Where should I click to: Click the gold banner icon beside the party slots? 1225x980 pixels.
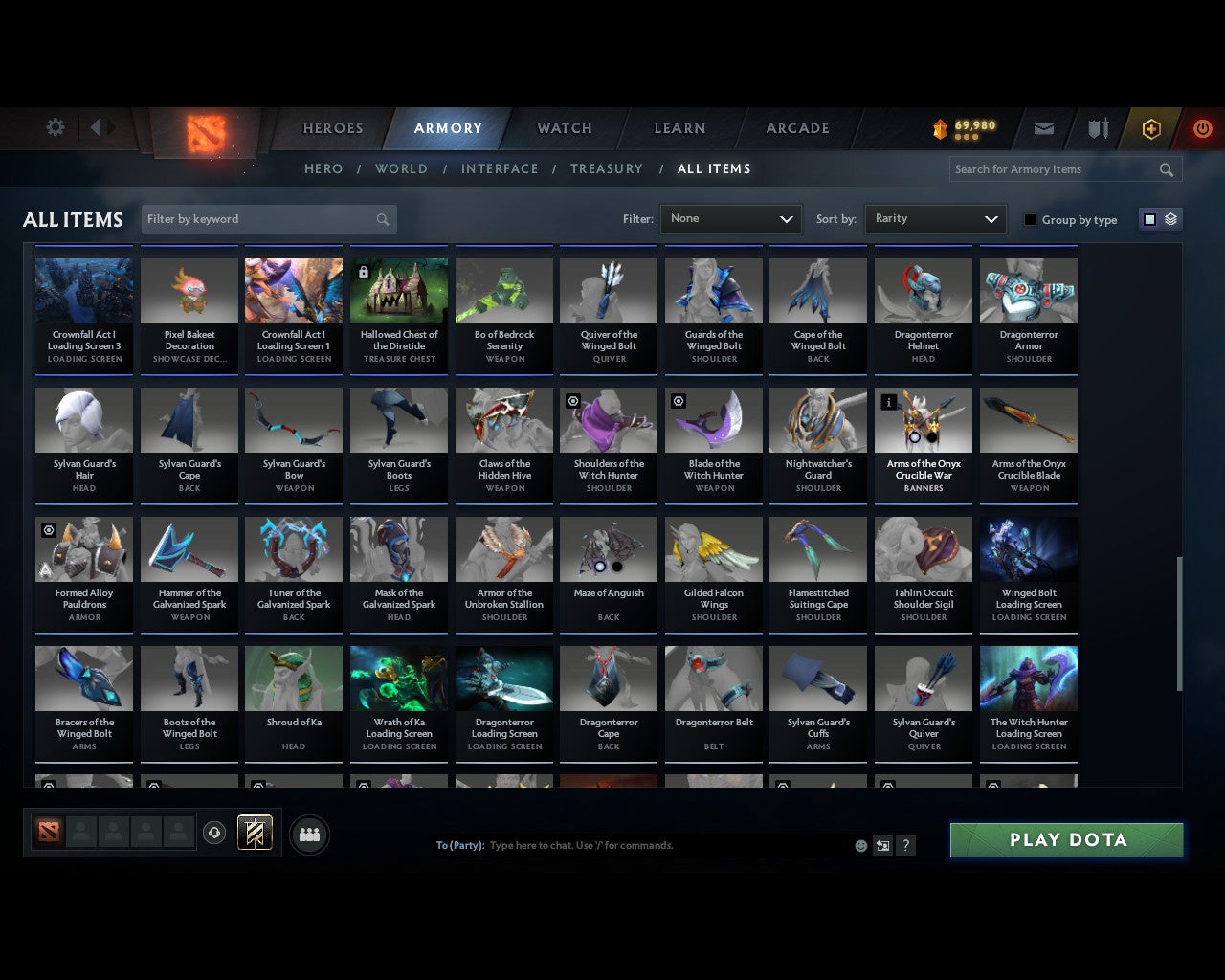255,832
